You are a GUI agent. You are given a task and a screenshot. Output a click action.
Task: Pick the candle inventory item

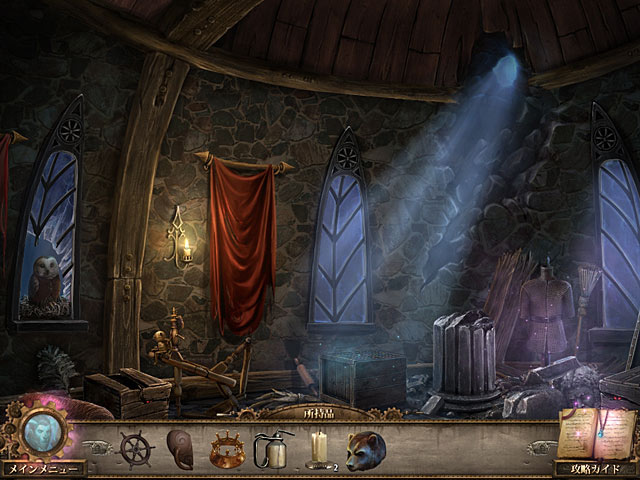point(318,447)
